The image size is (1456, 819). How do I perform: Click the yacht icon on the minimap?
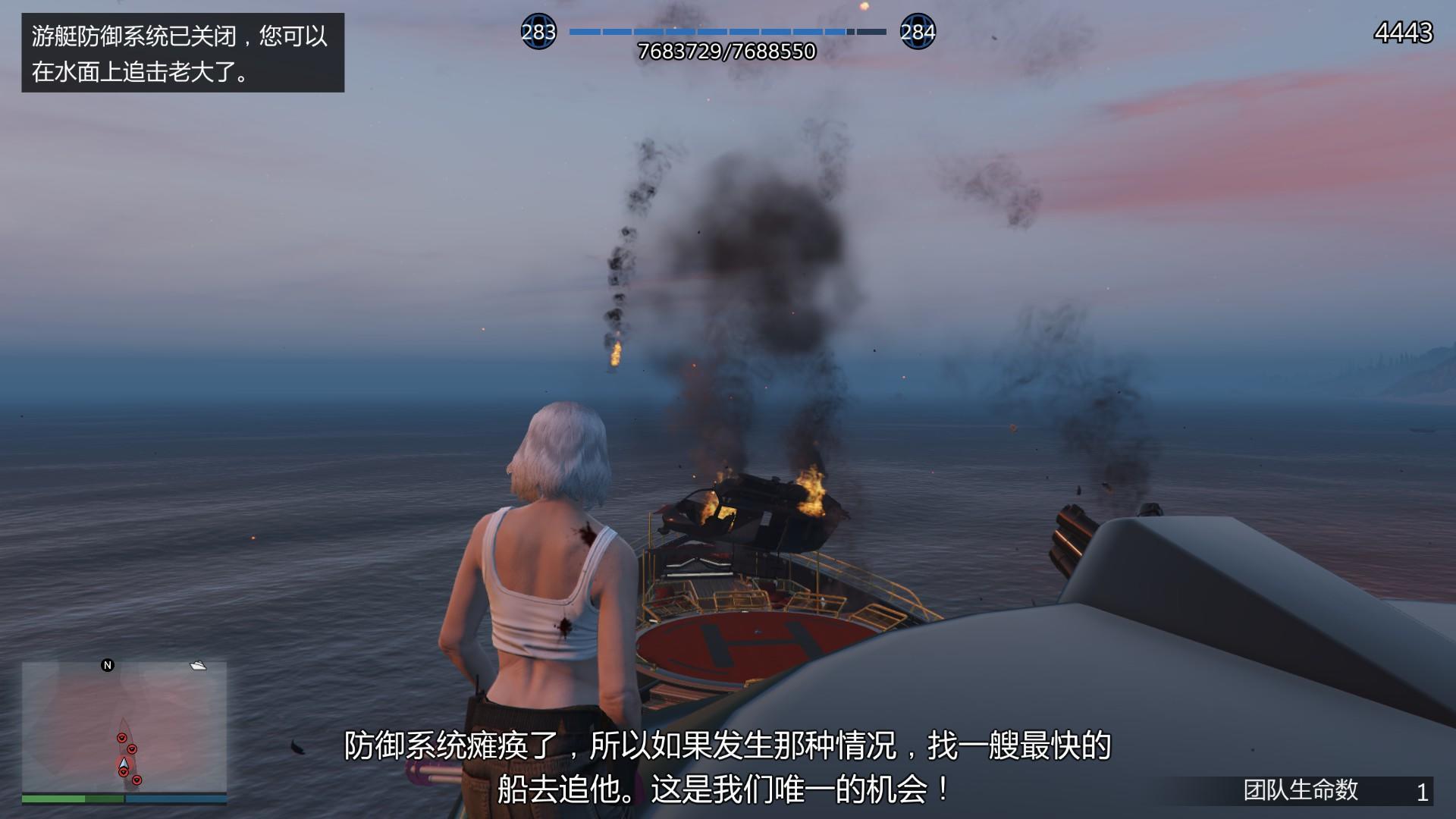point(198,666)
